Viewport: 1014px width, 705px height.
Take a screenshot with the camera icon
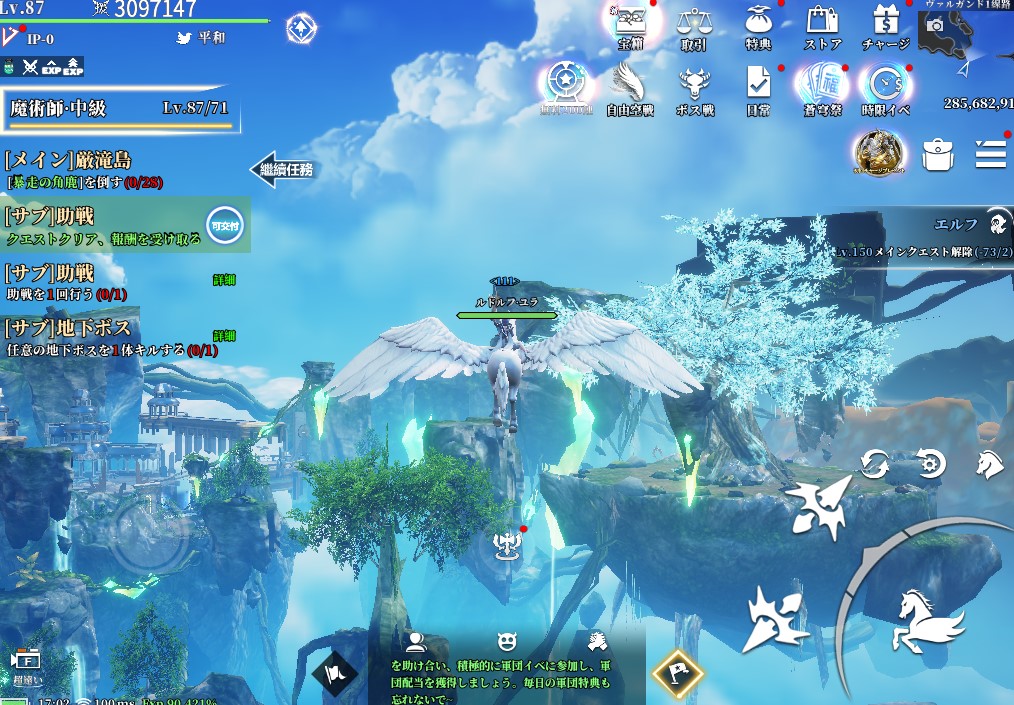[x=936, y=25]
